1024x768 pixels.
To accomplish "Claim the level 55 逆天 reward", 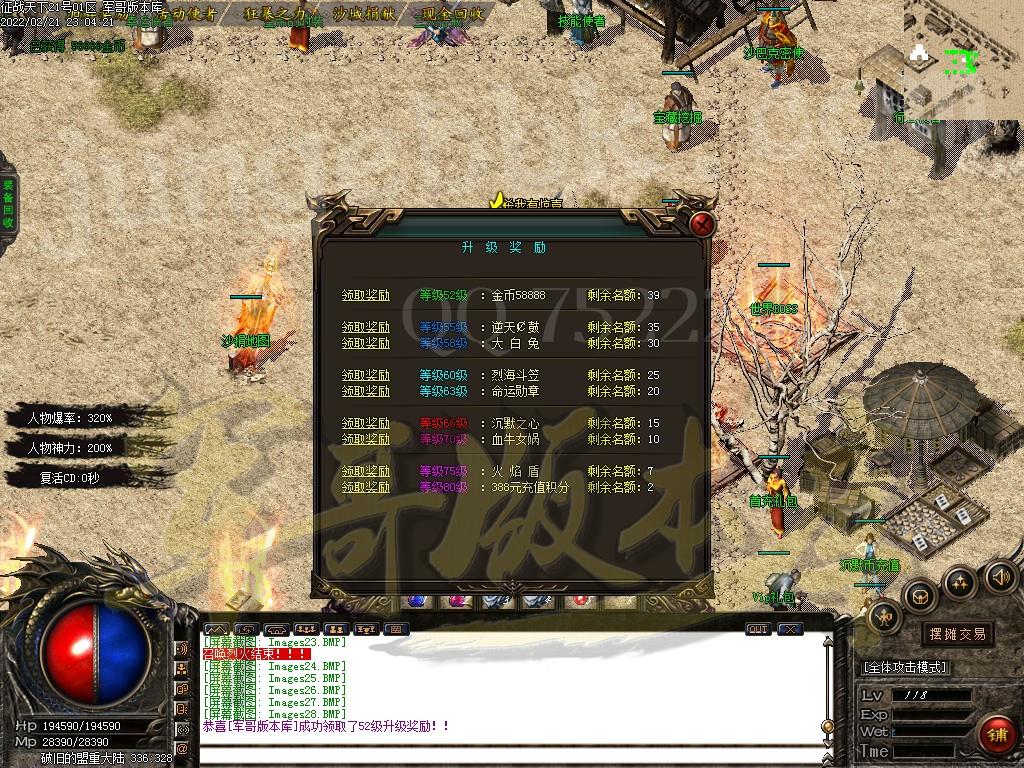I will [366, 327].
